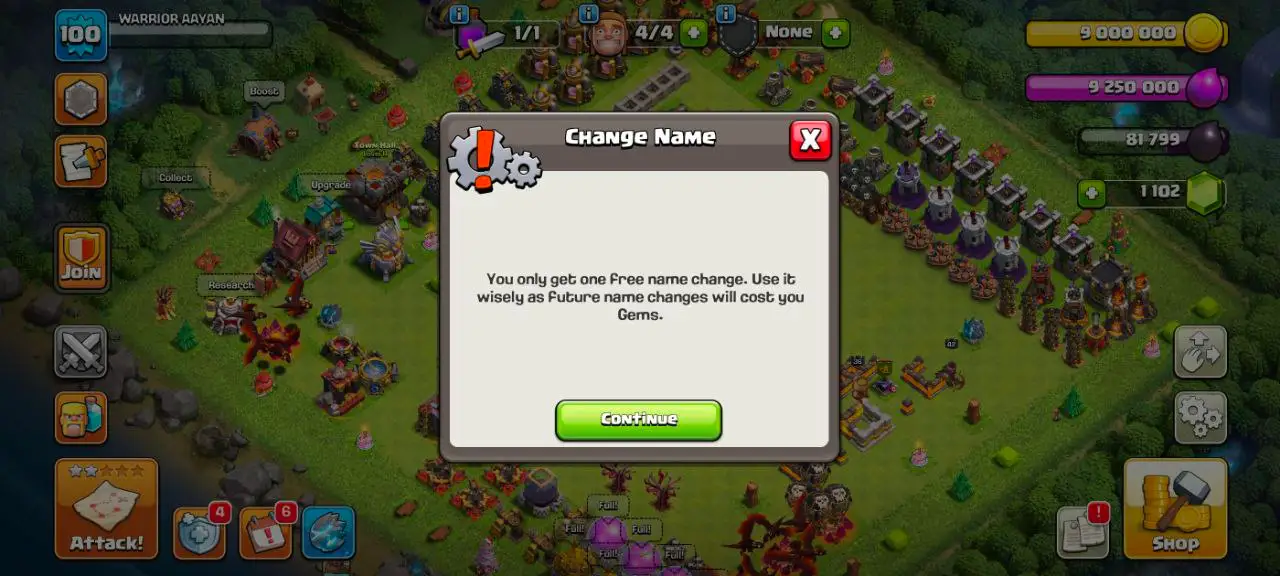The width and height of the screenshot is (1280, 576).
Task: Open the blue dragon icon button
Action: [x=328, y=534]
